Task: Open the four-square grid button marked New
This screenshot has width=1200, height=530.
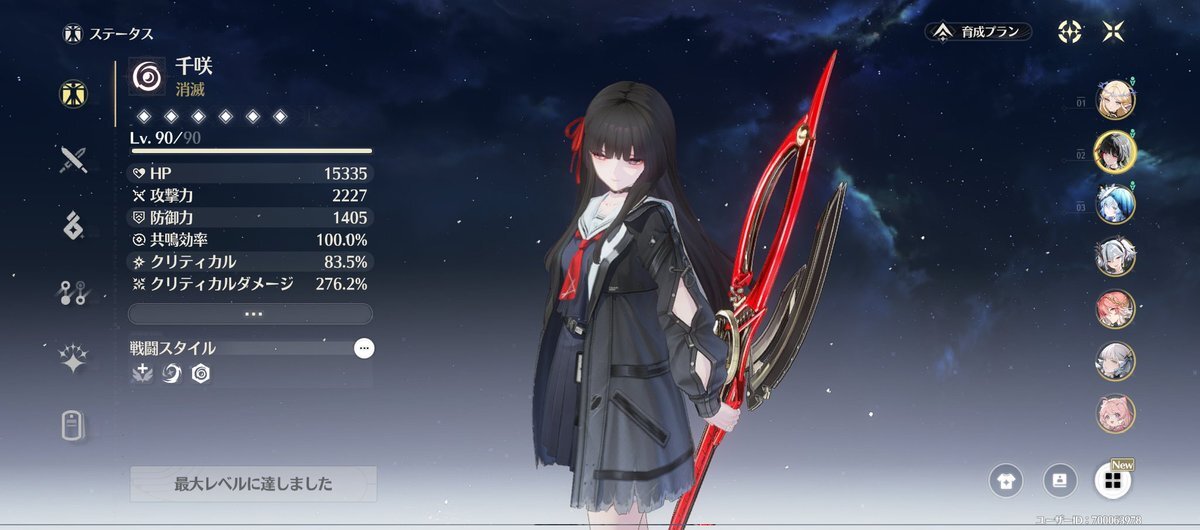Action: coord(1111,481)
